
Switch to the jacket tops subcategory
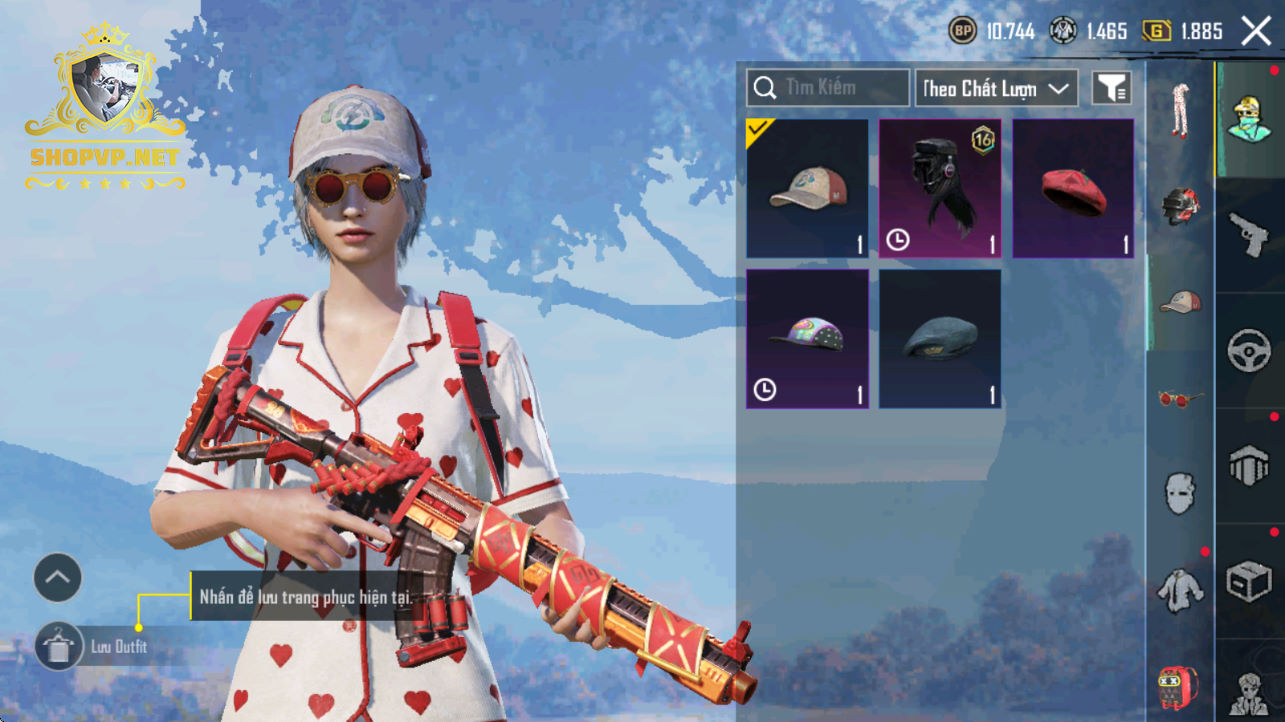[x=1180, y=589]
